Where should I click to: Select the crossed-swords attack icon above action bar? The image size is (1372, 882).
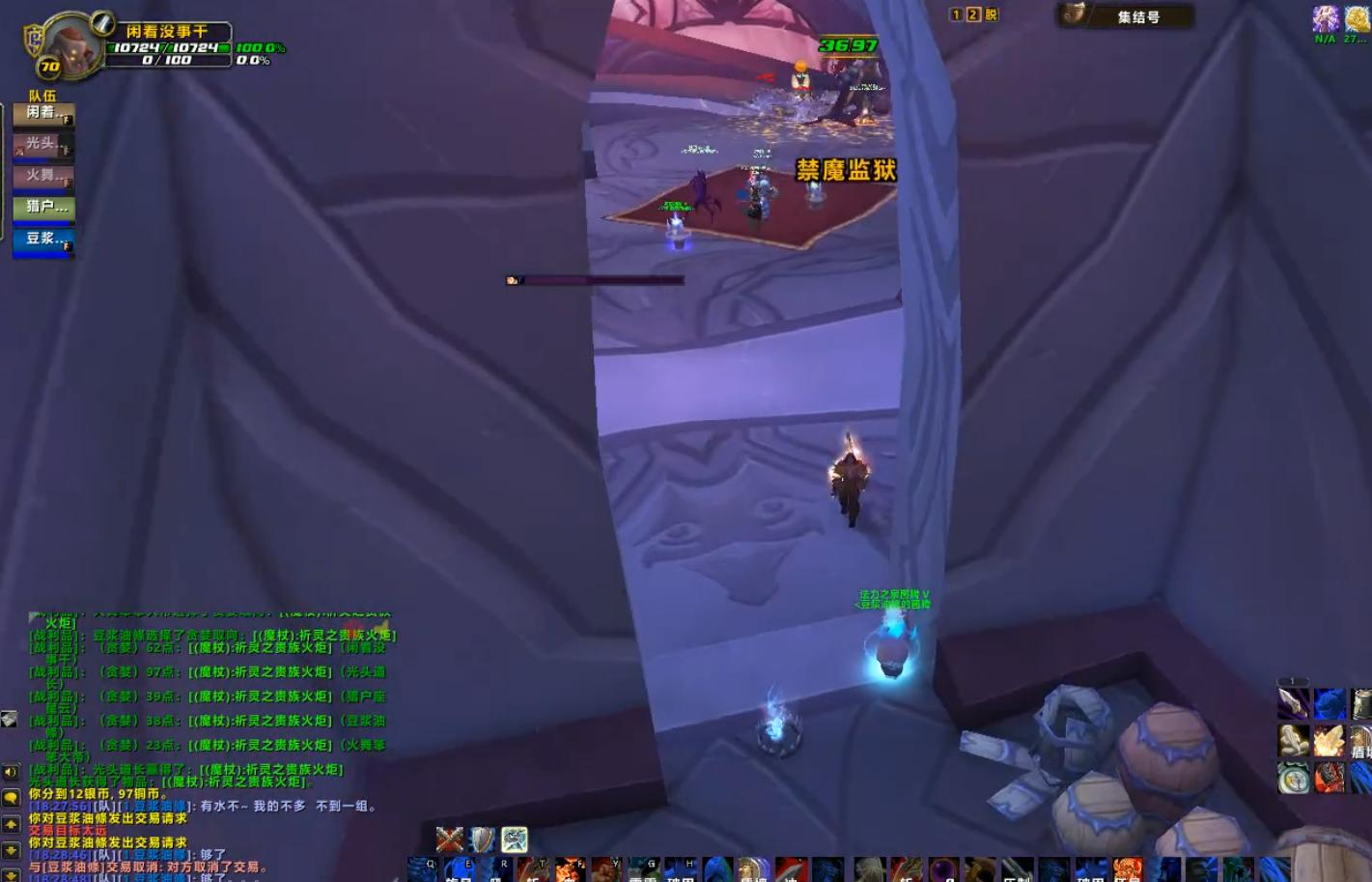[x=449, y=839]
